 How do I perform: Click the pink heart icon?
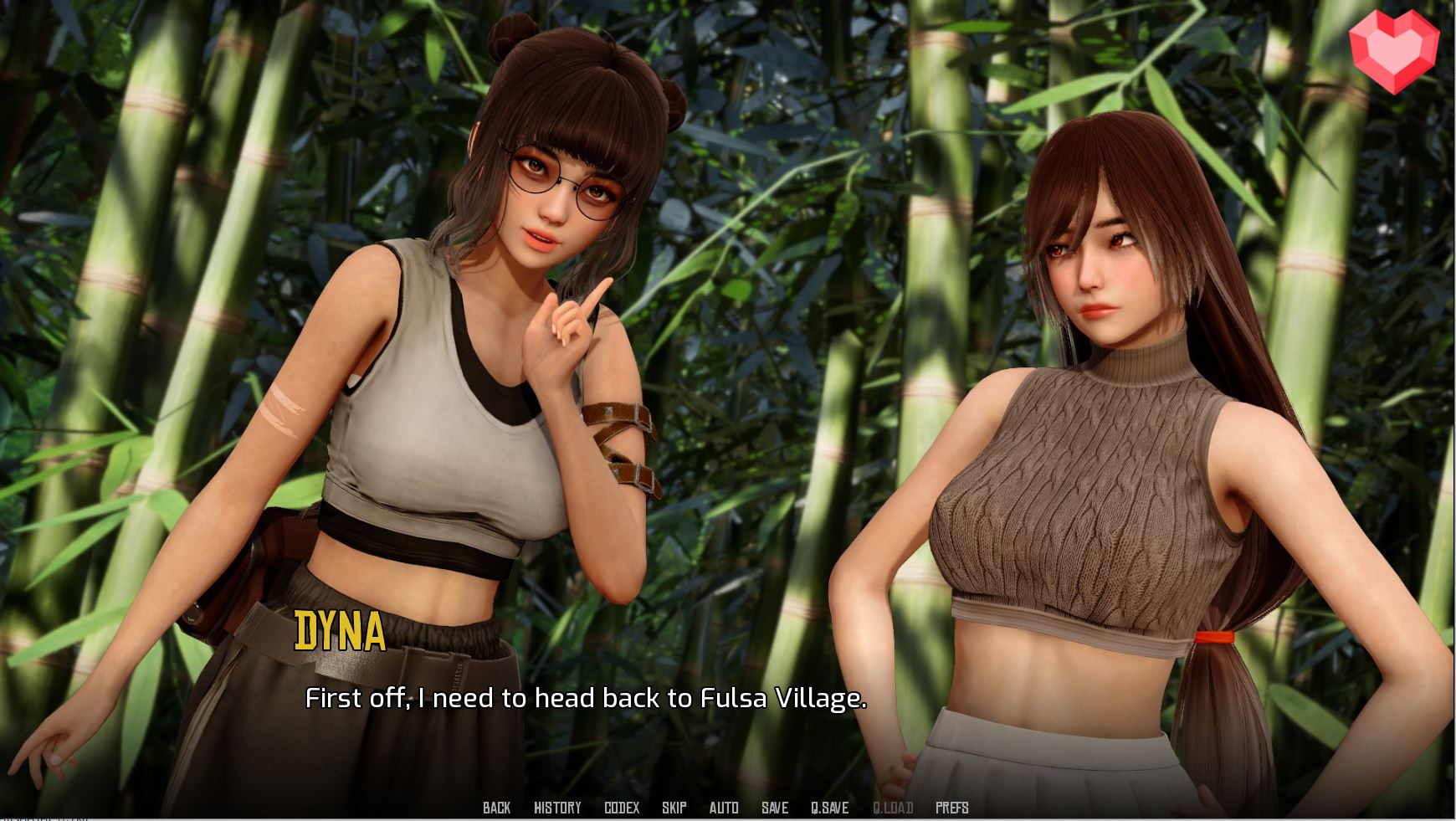coord(1393,52)
